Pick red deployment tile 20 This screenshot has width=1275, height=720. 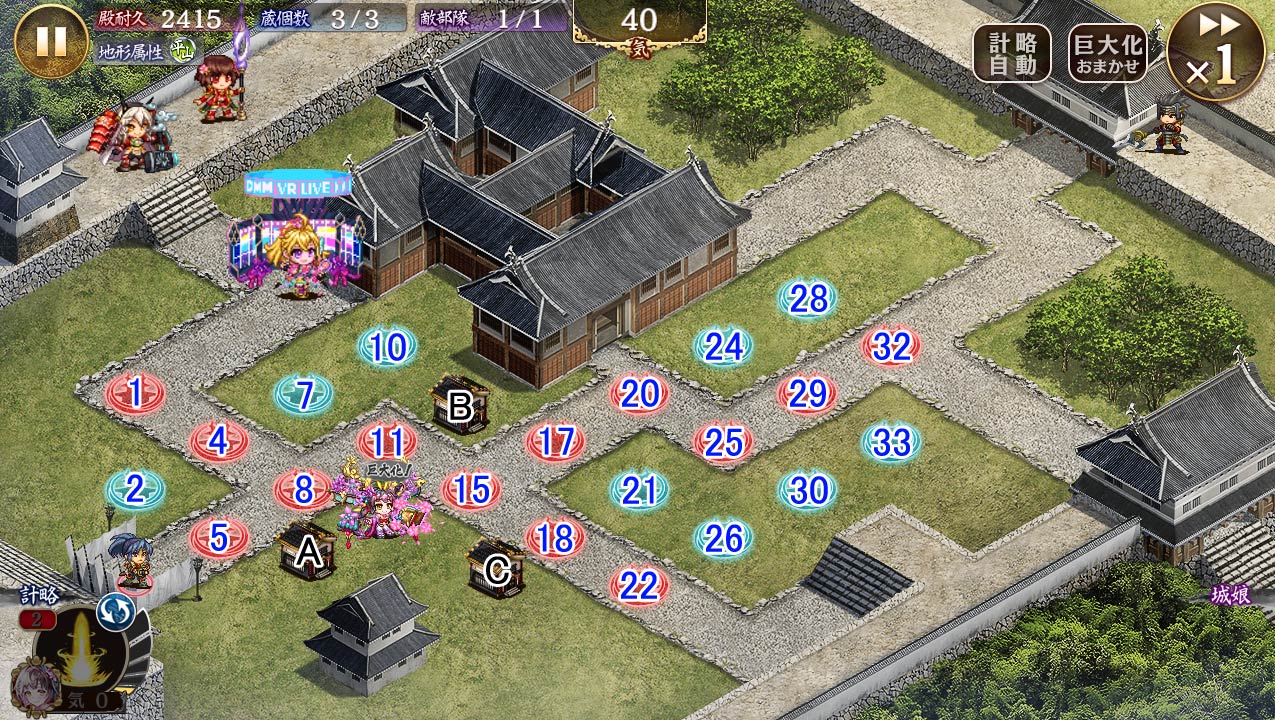[x=639, y=394]
